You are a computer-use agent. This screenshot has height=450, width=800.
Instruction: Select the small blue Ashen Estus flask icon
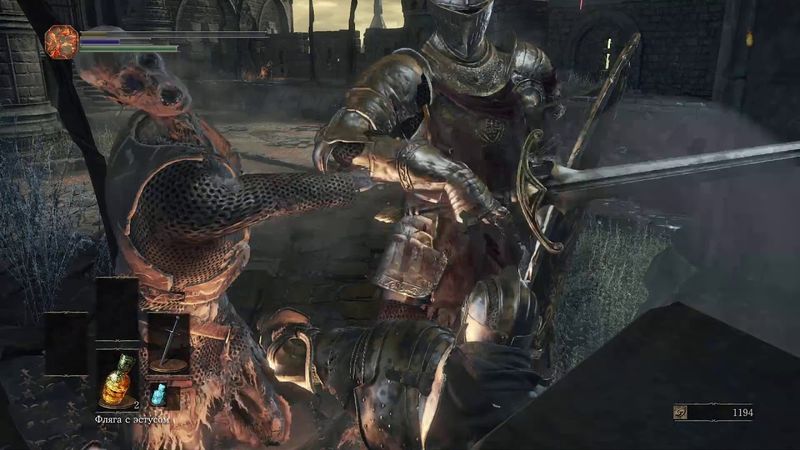pyautogui.click(x=158, y=394)
